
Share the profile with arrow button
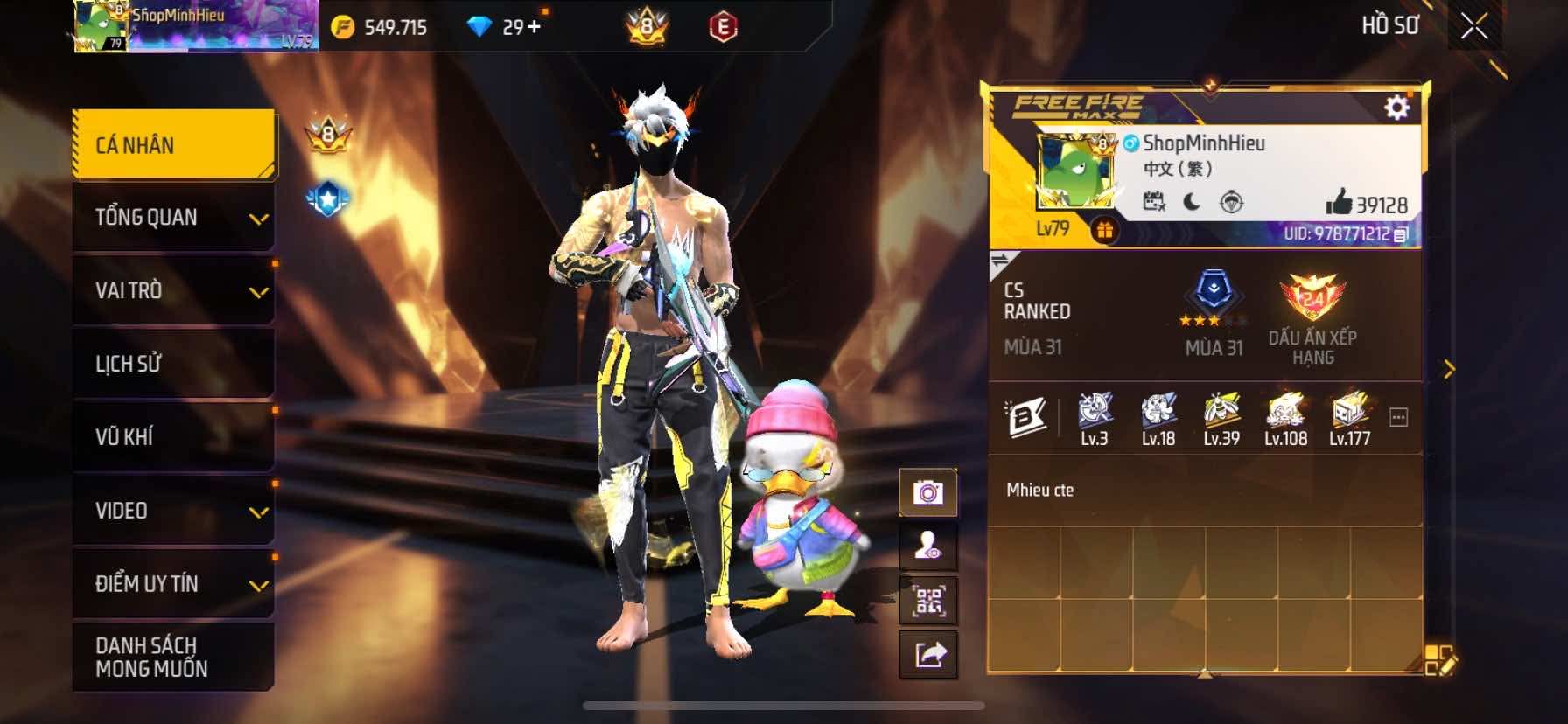point(928,654)
